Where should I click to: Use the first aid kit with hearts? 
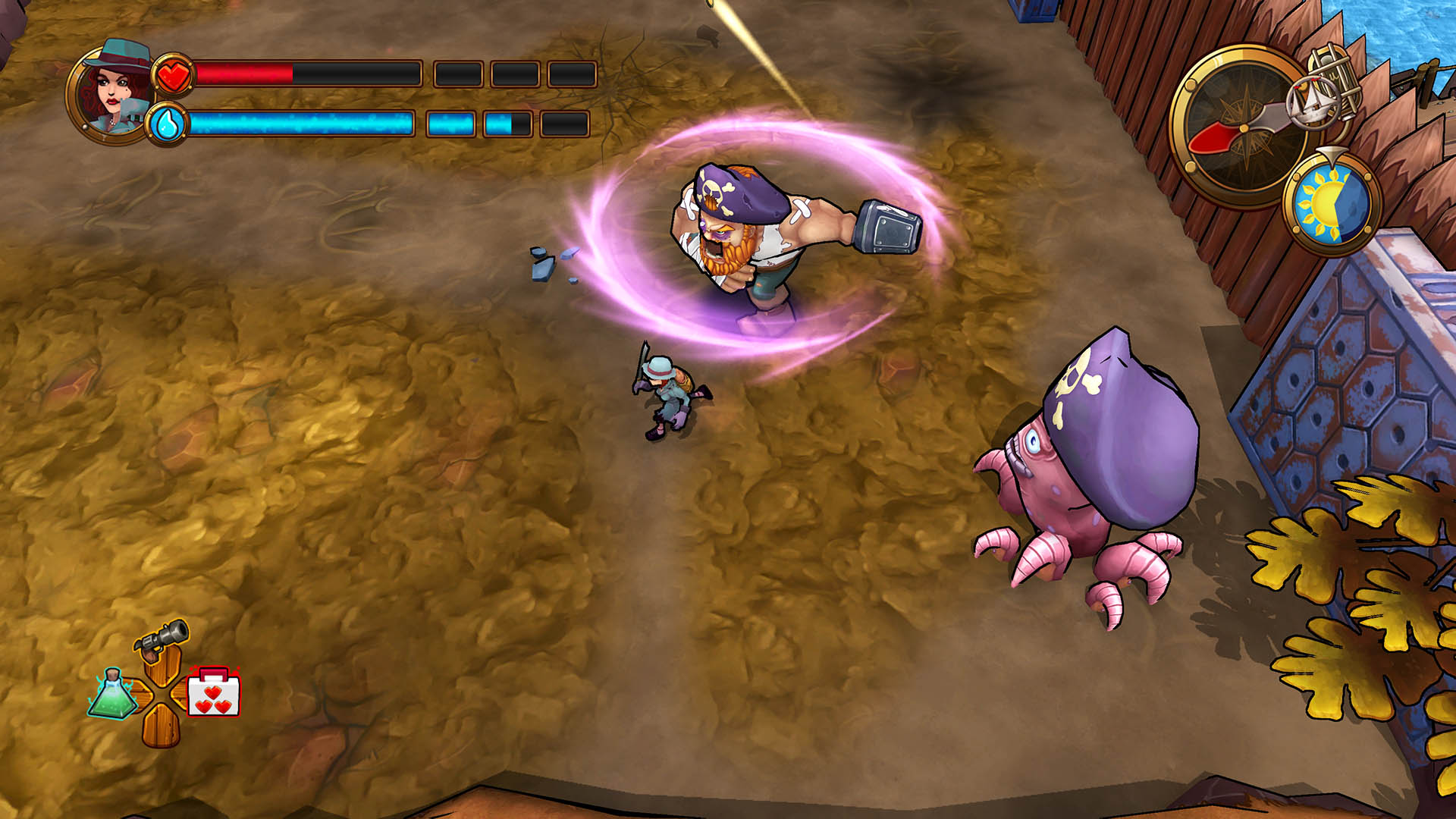(213, 692)
